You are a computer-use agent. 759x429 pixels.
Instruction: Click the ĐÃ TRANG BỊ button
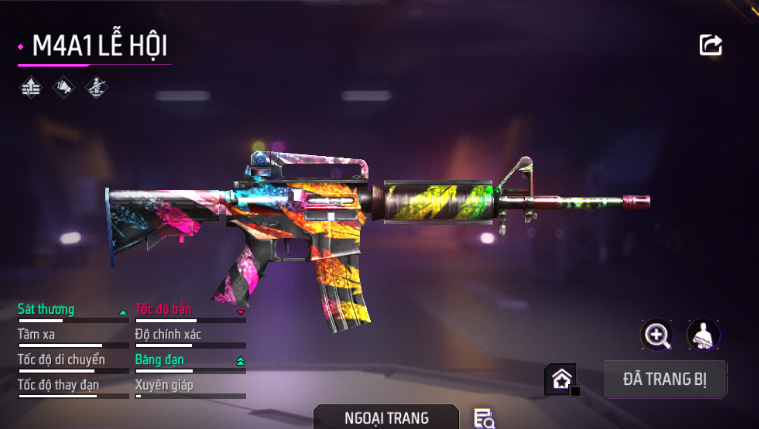tap(665, 379)
